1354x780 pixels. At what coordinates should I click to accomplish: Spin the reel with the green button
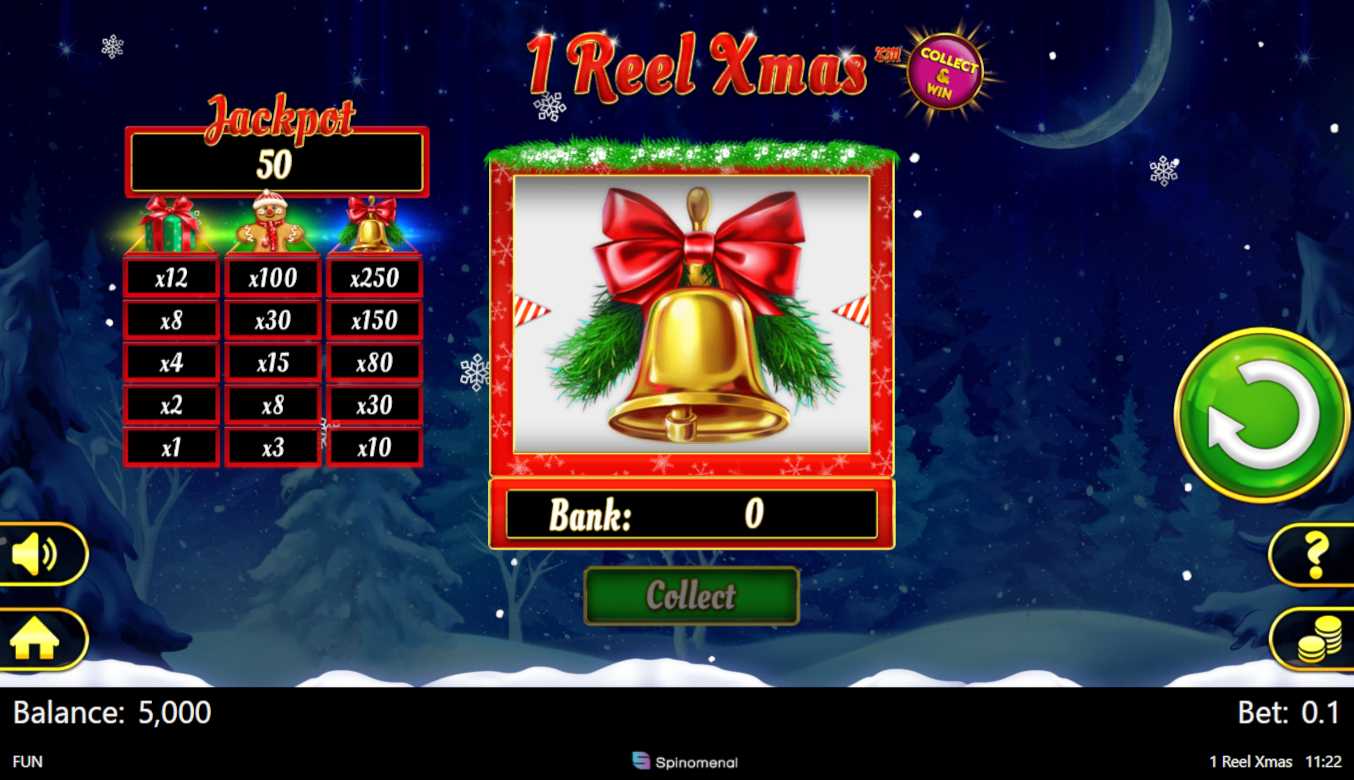[1261, 415]
